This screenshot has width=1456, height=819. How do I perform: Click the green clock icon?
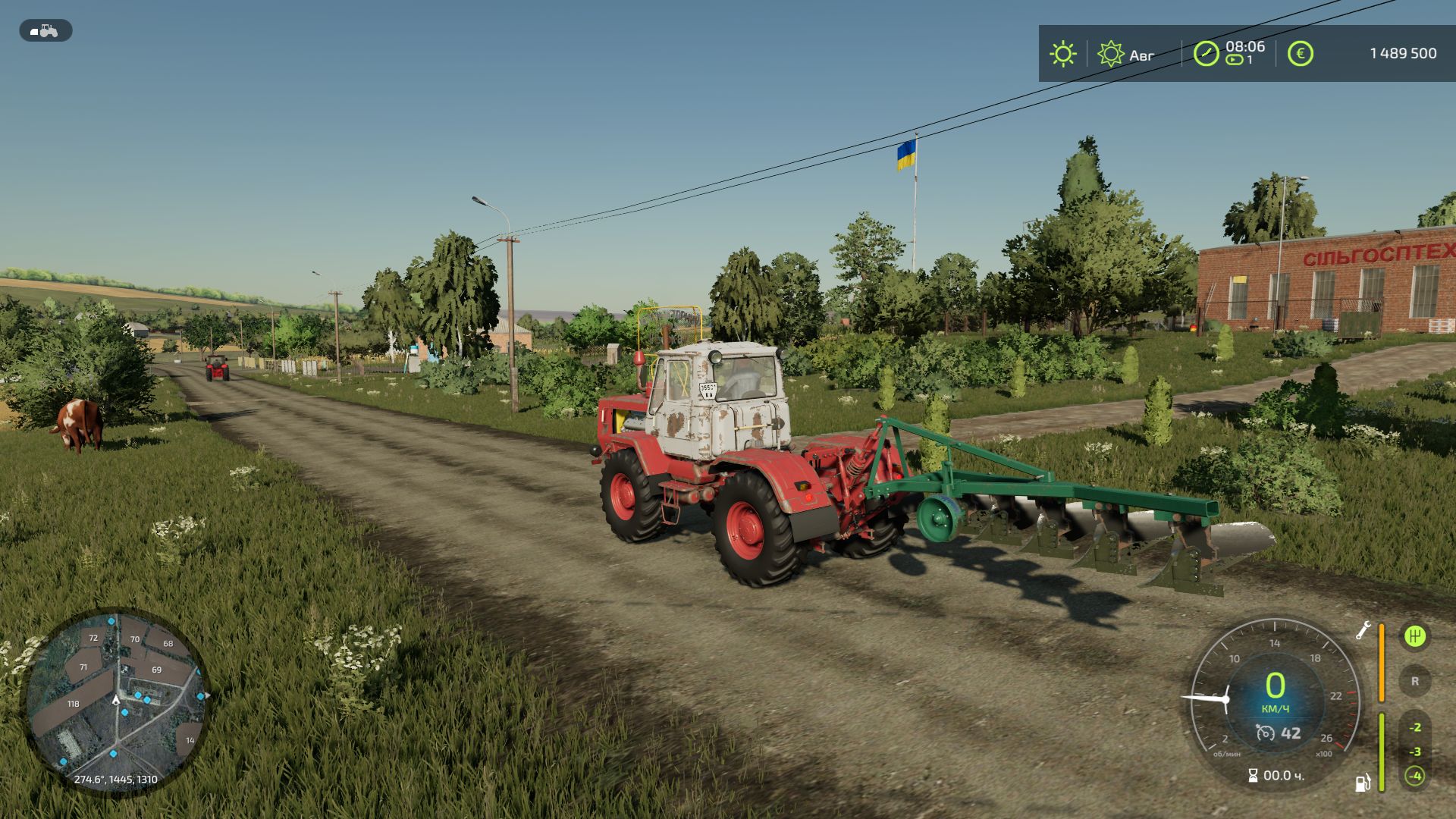click(1206, 54)
